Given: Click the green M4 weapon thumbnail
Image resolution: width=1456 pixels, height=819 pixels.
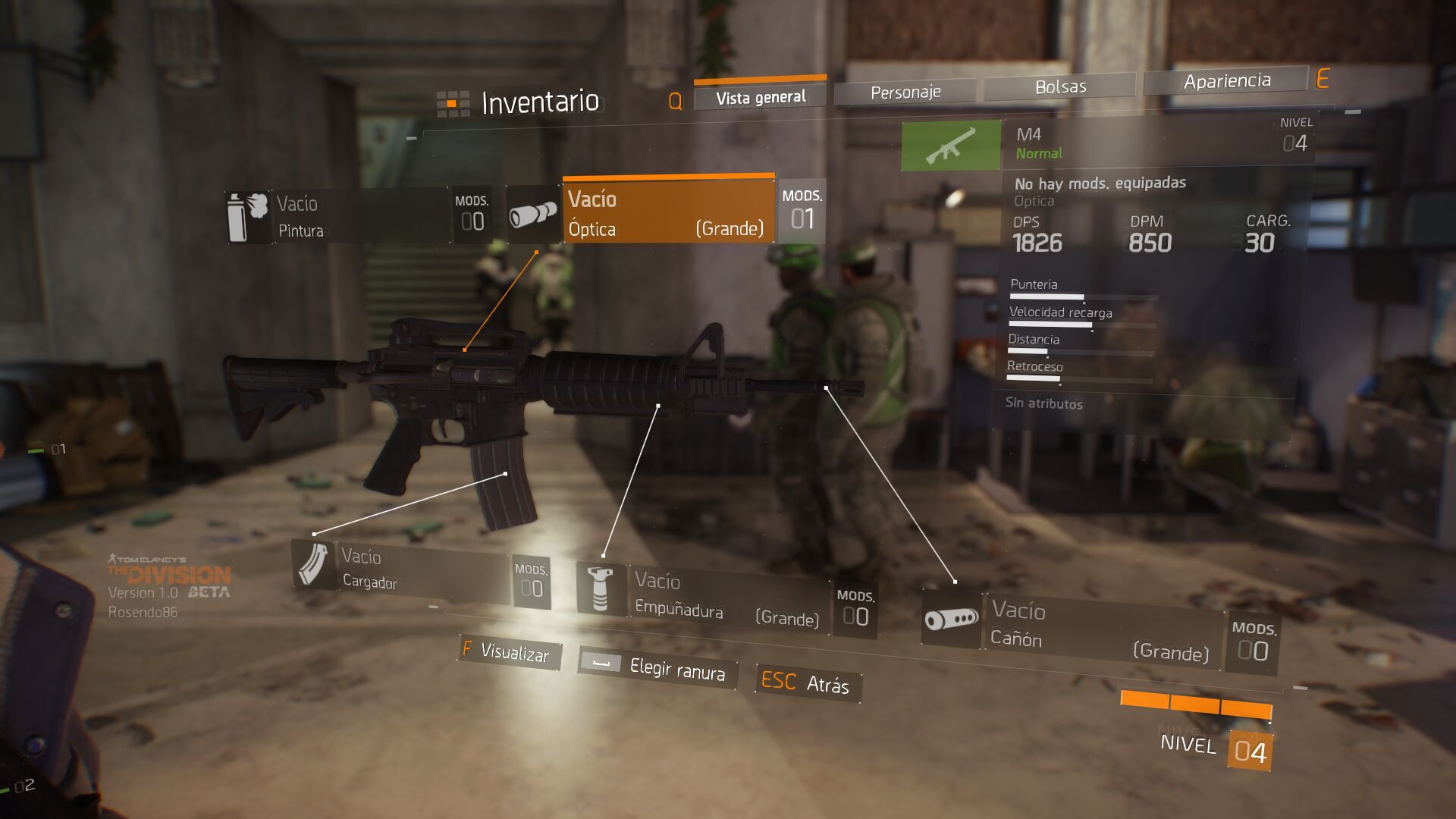Looking at the screenshot, I should (x=950, y=145).
